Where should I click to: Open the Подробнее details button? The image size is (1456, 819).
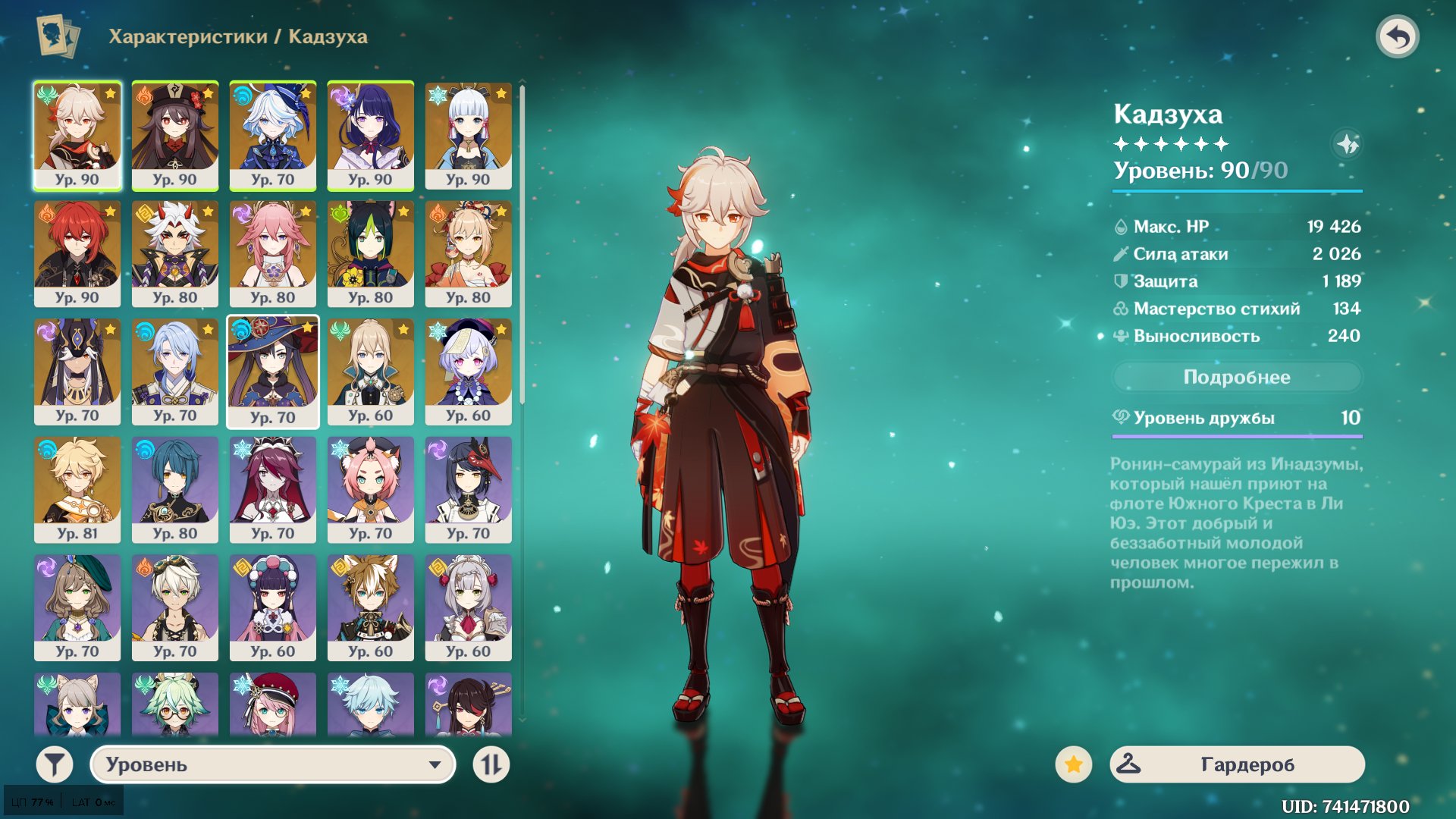tap(1236, 377)
